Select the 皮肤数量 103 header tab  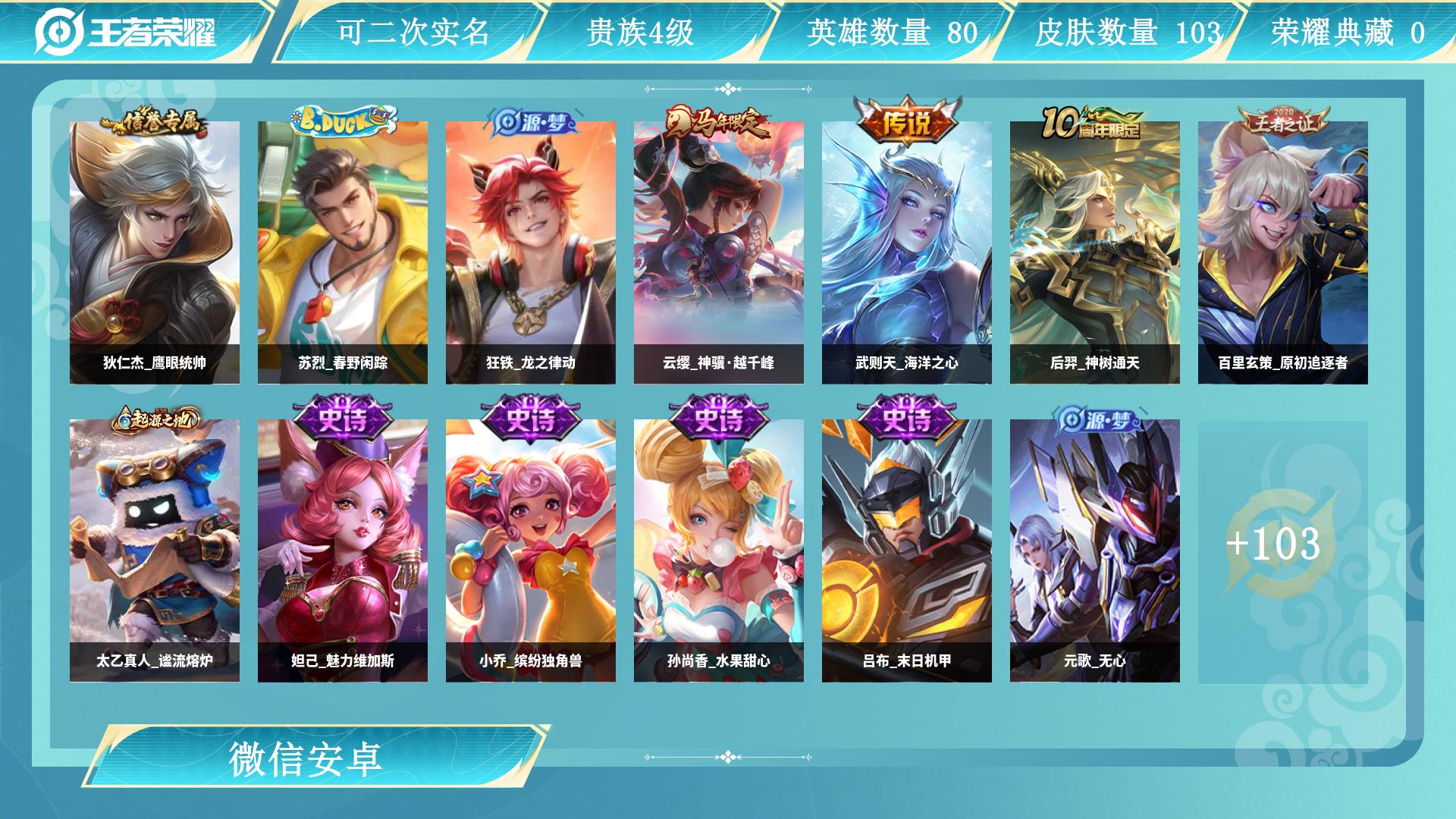pos(1130,32)
